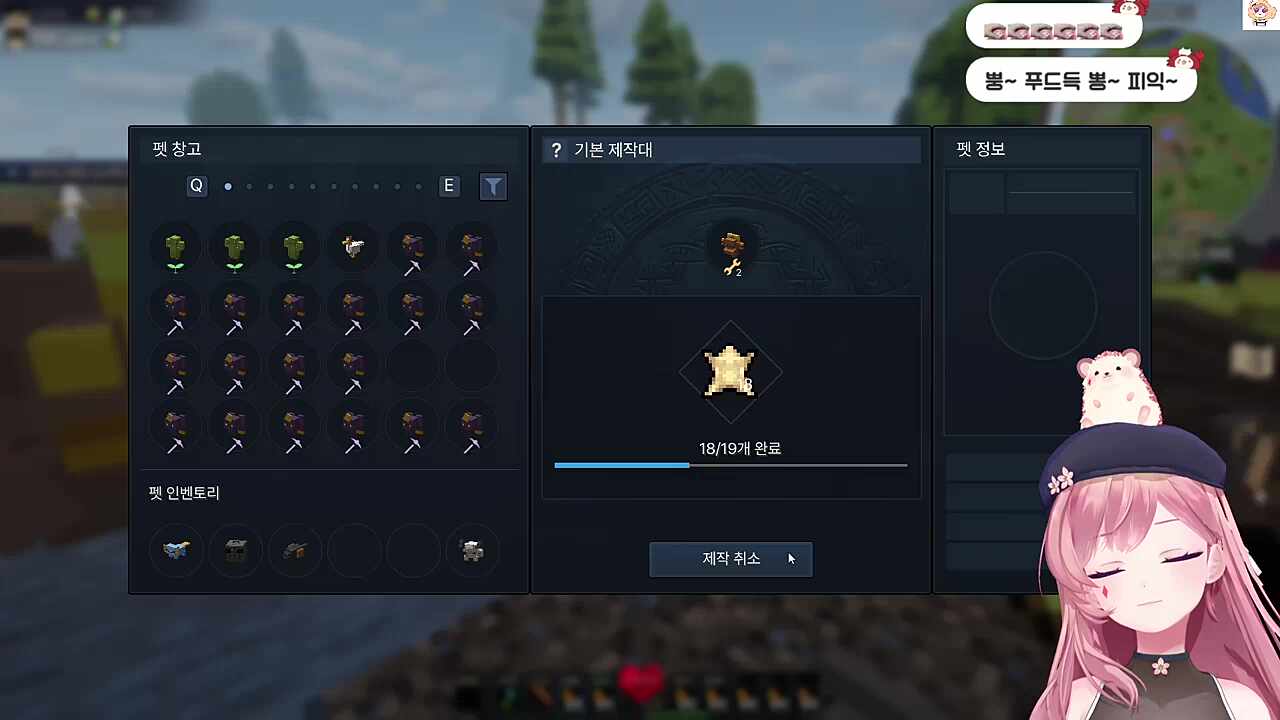This screenshot has width=1280, height=720.
Task: Select the robot part in pet inventory
Action: pyautogui.click(x=471, y=550)
